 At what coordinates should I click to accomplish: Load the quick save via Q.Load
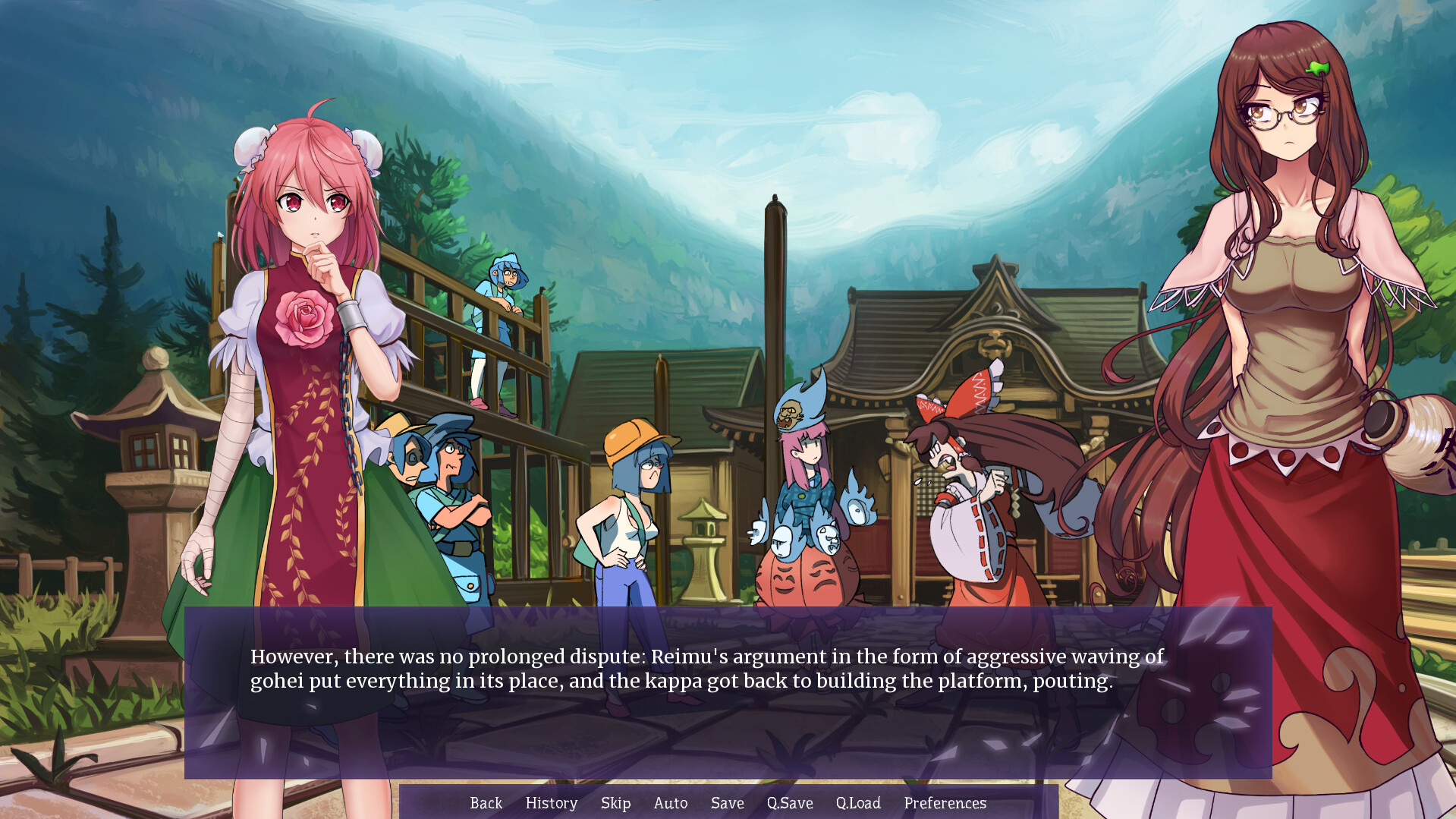pyautogui.click(x=858, y=803)
